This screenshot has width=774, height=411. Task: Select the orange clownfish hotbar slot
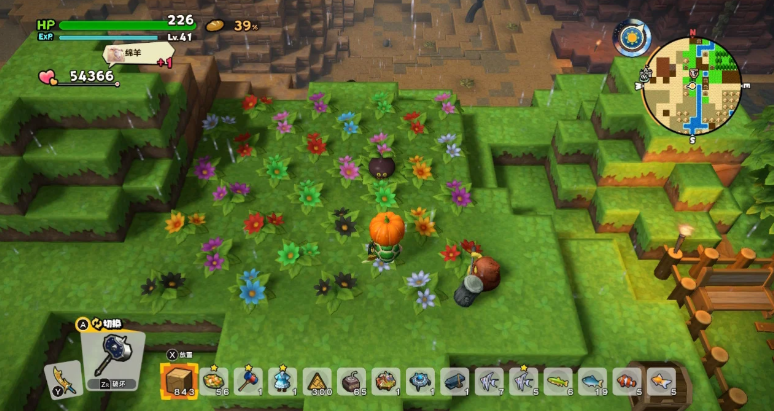point(625,381)
